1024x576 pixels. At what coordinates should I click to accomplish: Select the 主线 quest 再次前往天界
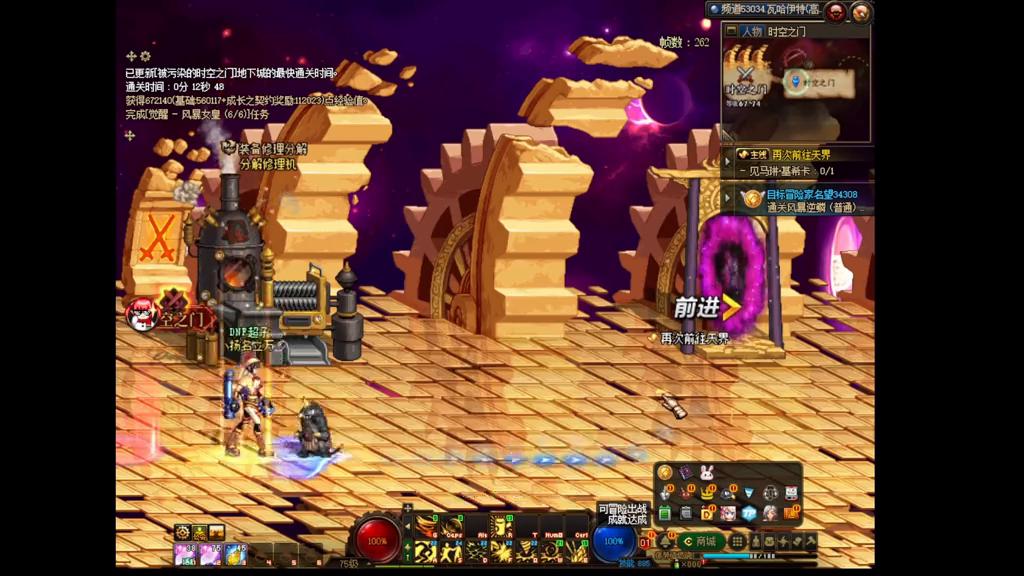tap(797, 155)
